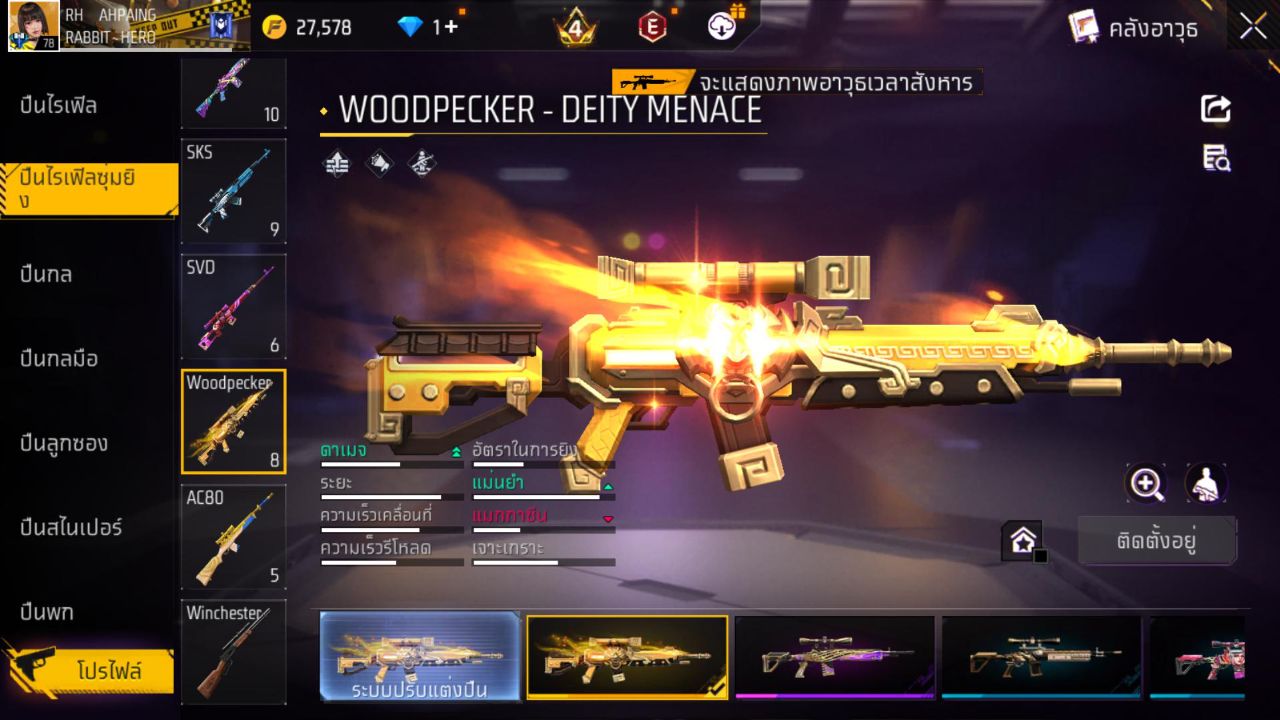Image resolution: width=1280 pixels, height=720 pixels.
Task: Select the SVD skin from the left list
Action: (233, 307)
